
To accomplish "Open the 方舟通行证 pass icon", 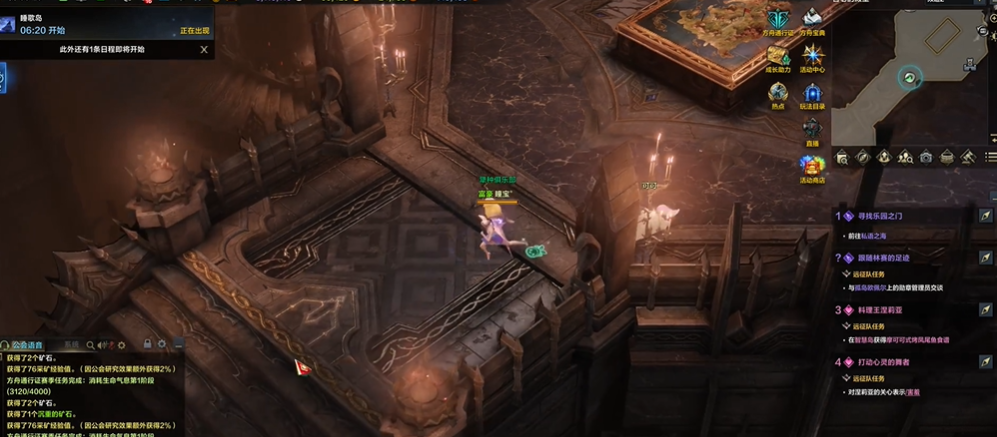I will coord(778,20).
